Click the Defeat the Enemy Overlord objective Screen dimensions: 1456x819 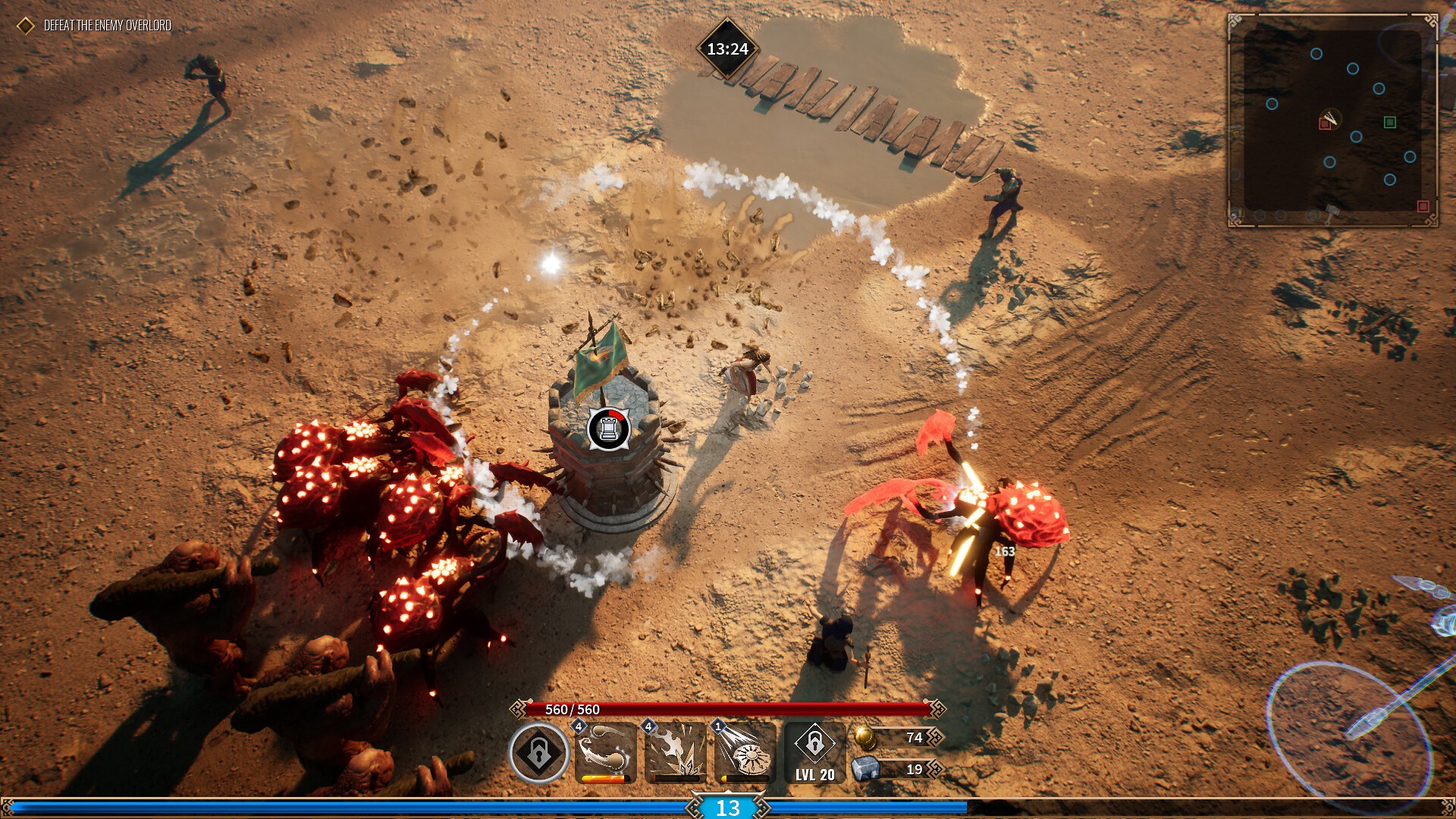(x=107, y=26)
